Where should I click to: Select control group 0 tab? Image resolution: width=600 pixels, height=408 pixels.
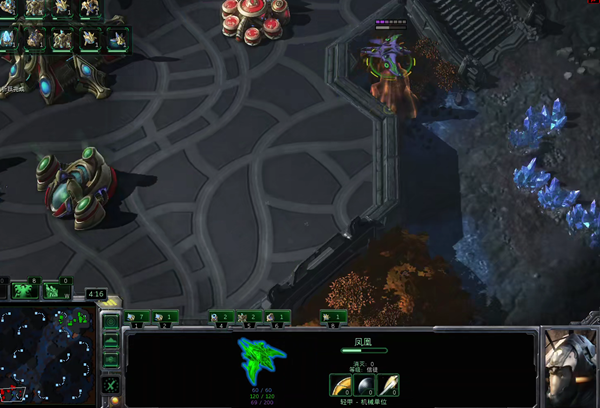333,317
